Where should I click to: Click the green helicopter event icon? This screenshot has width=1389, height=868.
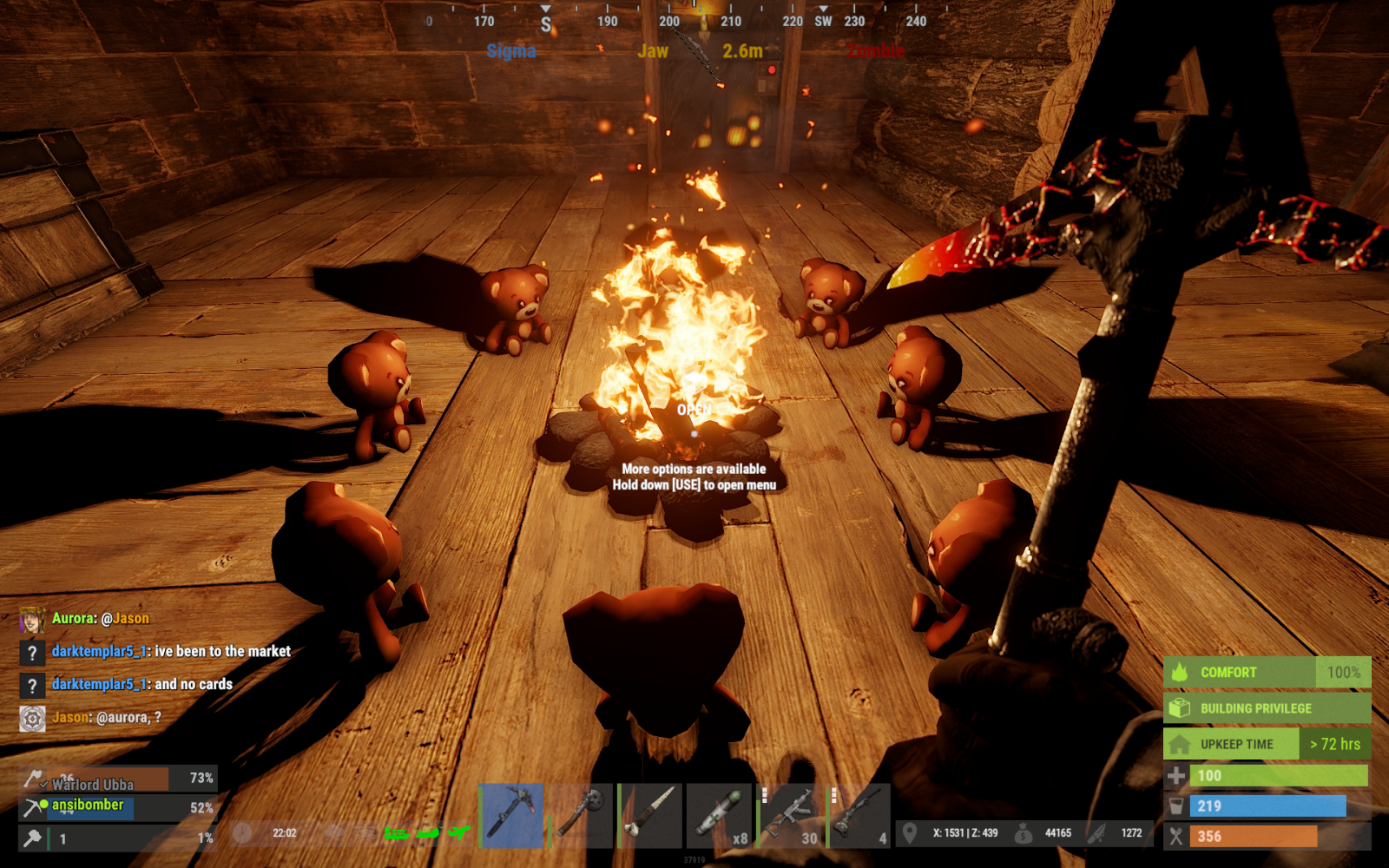428,833
